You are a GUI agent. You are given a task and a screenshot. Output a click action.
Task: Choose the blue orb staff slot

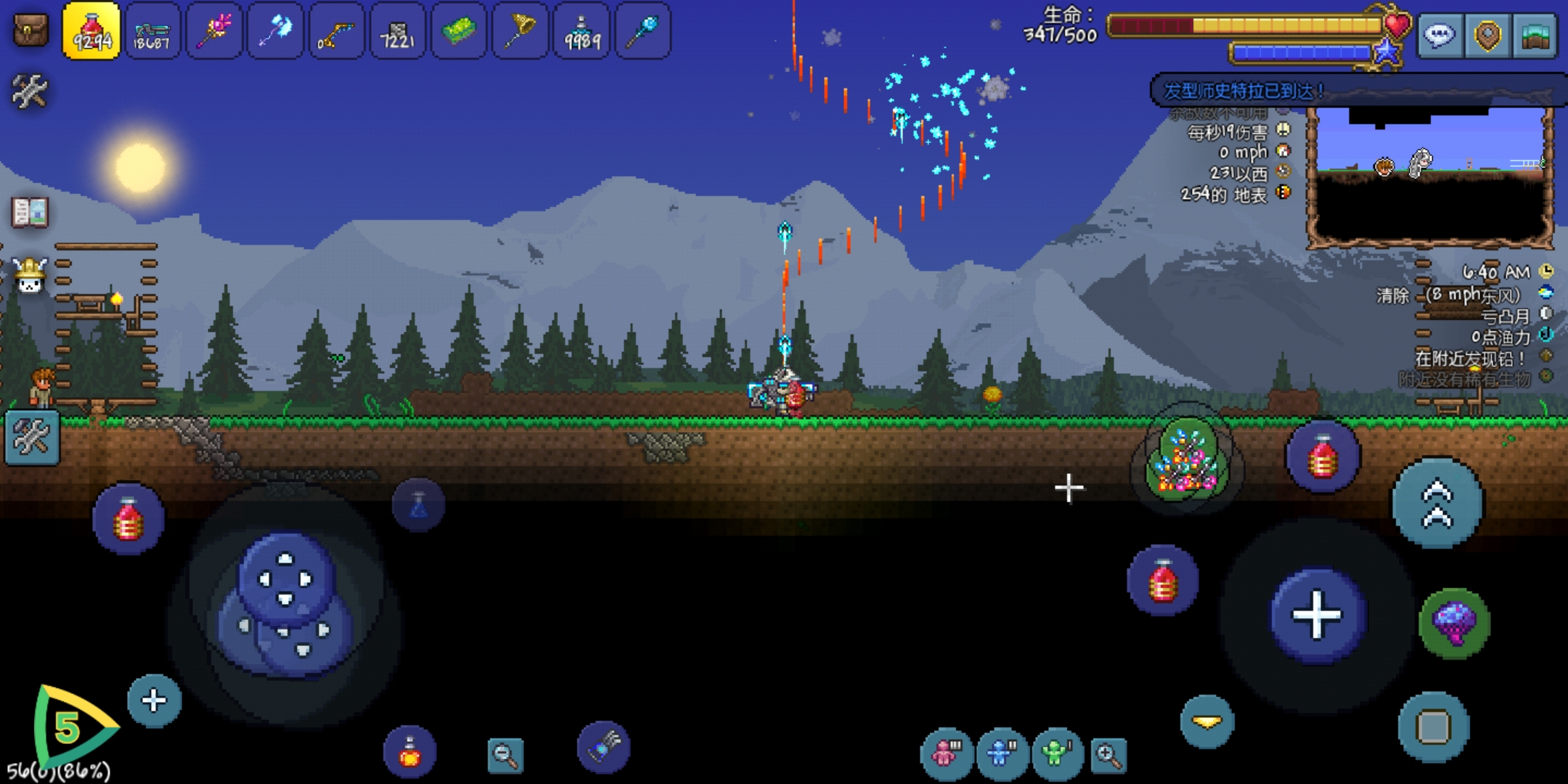coord(643,30)
